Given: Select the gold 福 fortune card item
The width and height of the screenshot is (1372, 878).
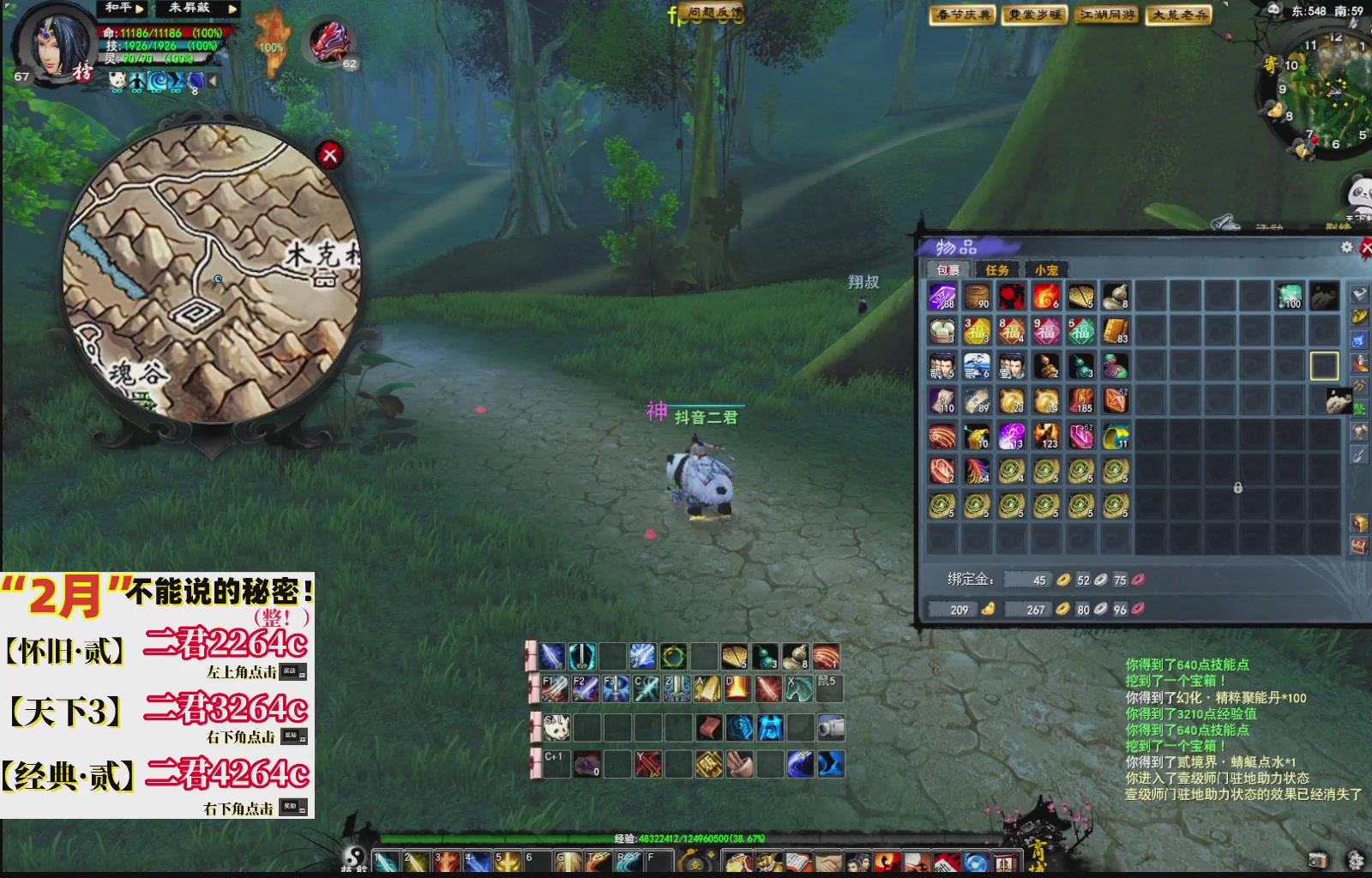Looking at the screenshot, I should [978, 329].
